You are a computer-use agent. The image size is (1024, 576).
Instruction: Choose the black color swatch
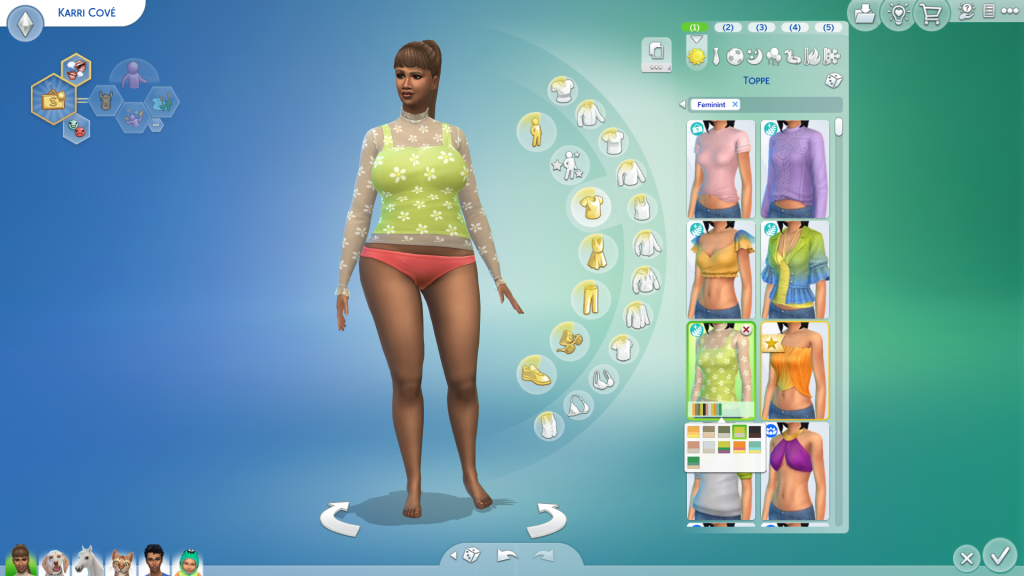[x=754, y=432]
